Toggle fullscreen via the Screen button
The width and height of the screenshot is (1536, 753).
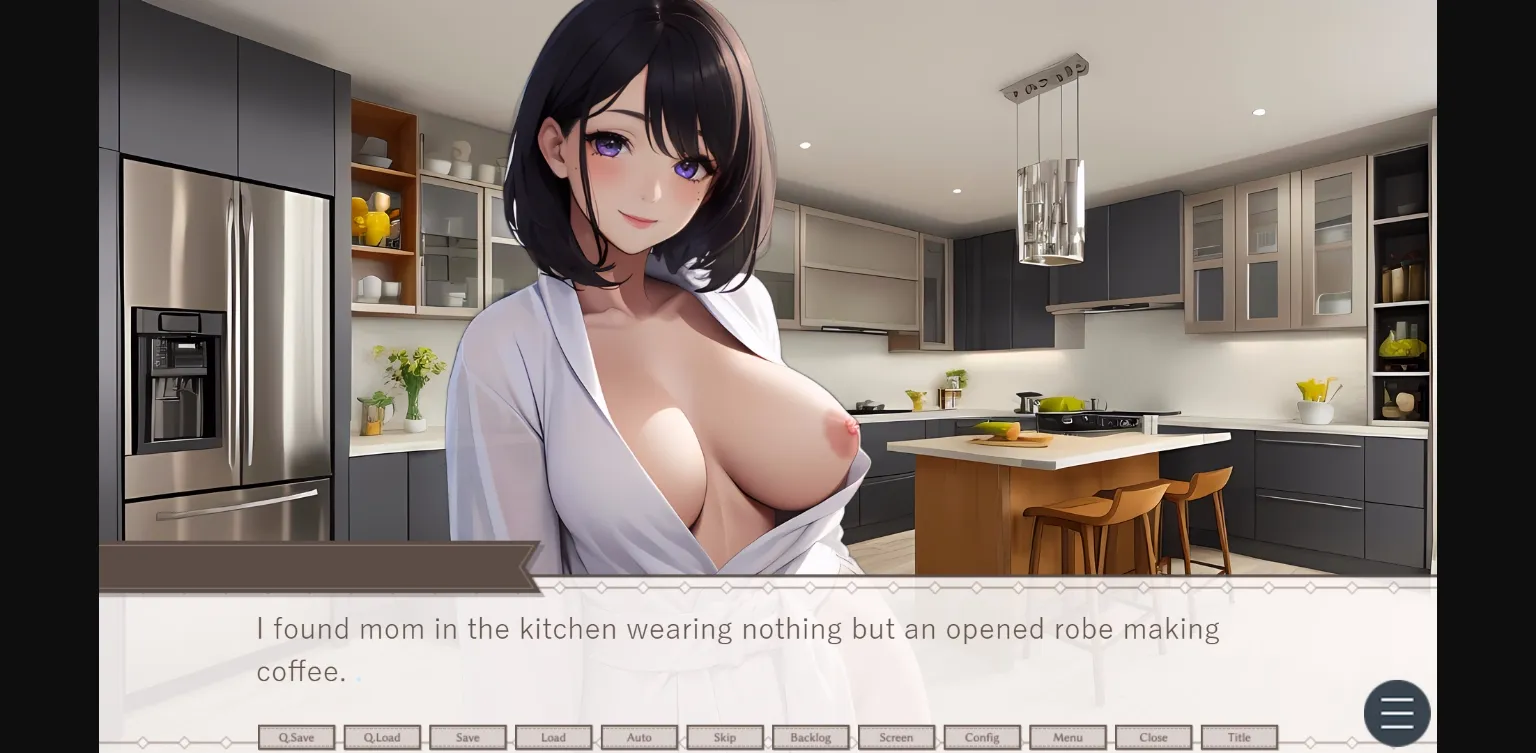point(895,737)
